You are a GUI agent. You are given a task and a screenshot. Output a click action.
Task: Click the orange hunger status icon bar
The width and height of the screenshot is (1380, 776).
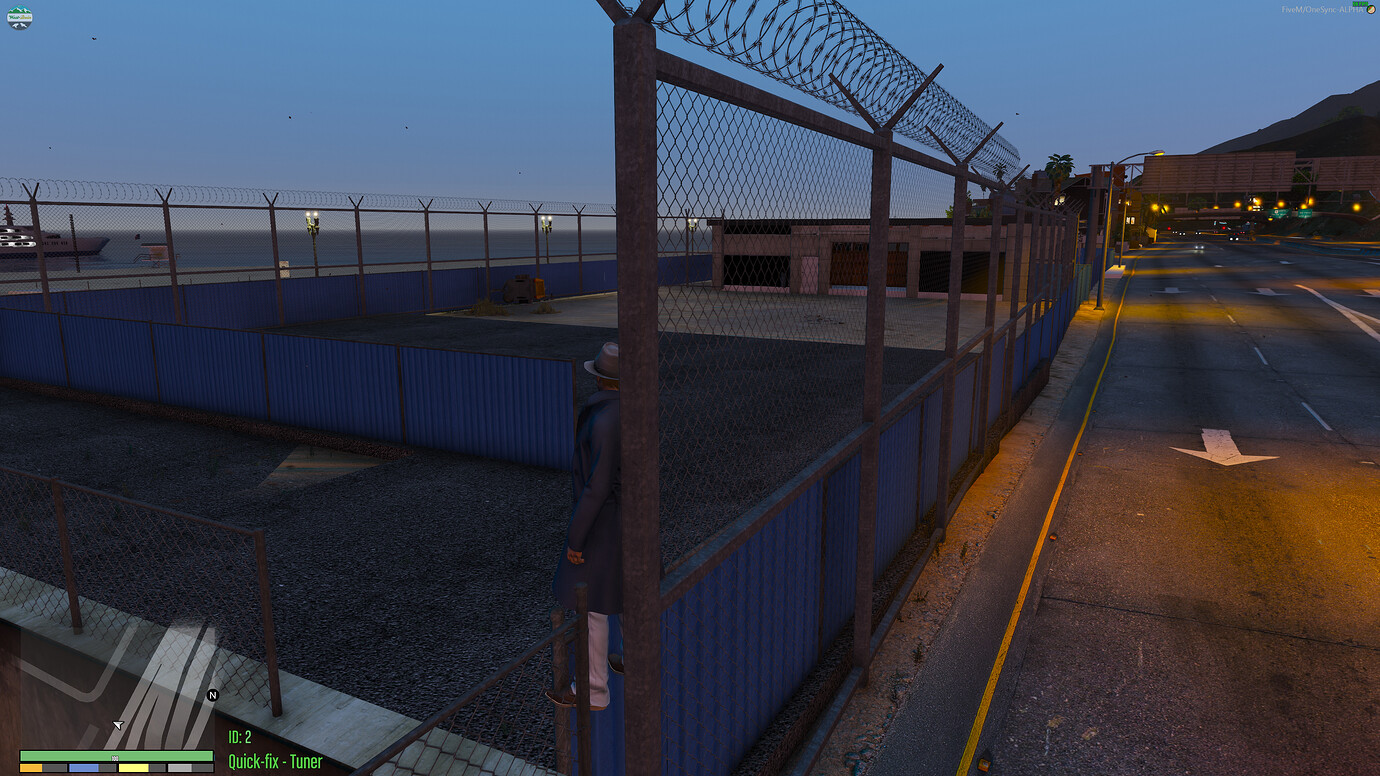[30, 768]
